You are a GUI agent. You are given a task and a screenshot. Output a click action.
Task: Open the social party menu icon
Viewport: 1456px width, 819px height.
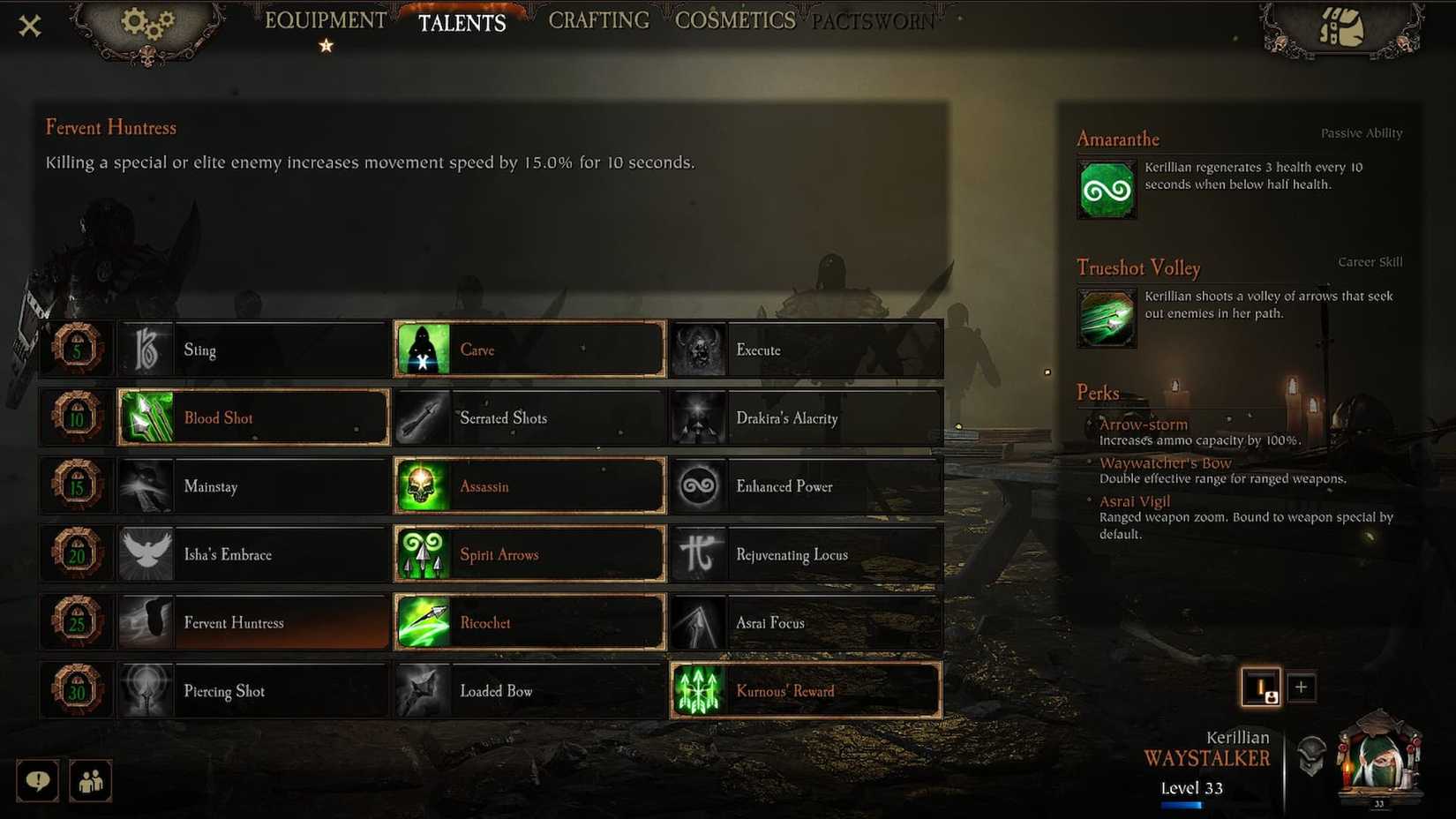(x=90, y=780)
